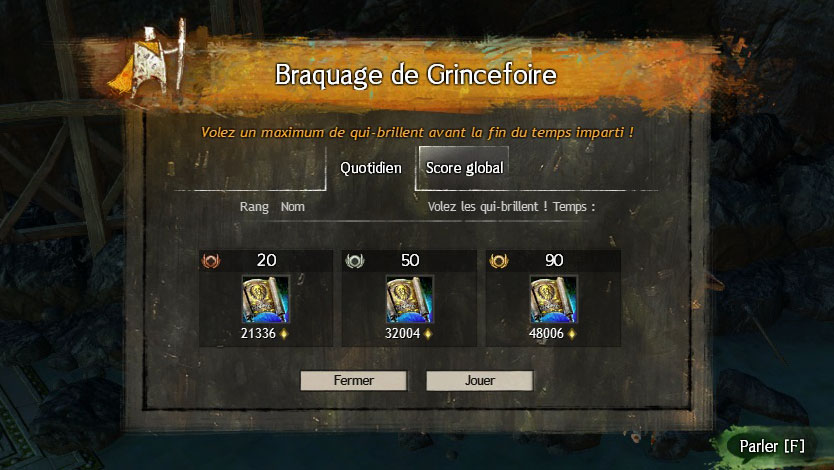Switch to the Quotidien tab

371,168
